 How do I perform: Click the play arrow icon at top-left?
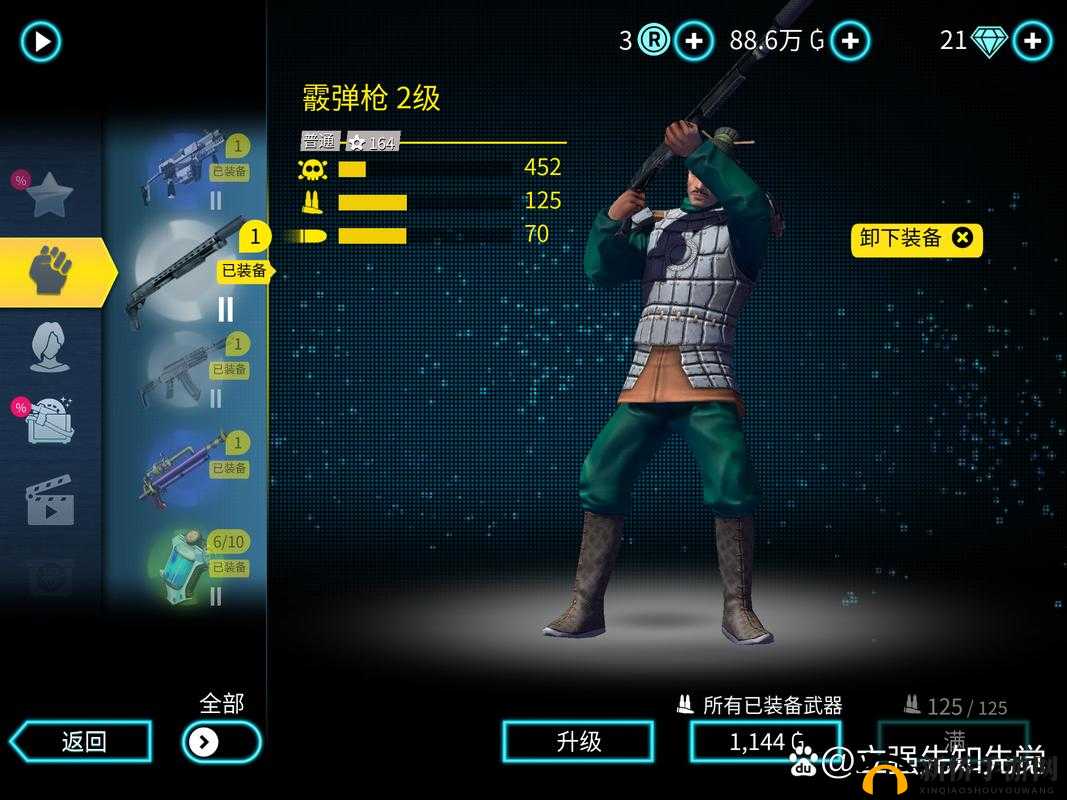41,42
